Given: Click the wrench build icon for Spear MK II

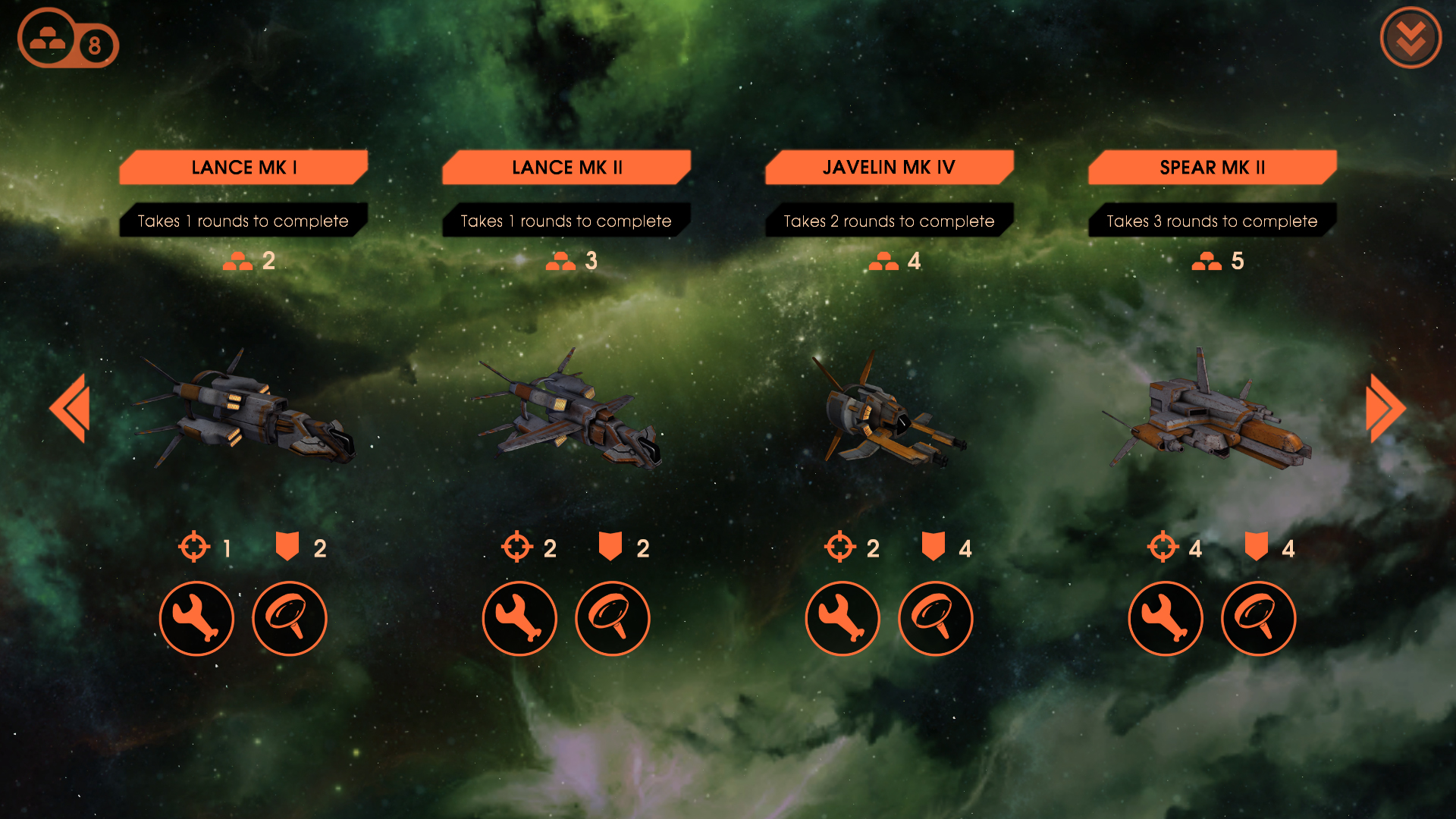Looking at the screenshot, I should 1166,618.
